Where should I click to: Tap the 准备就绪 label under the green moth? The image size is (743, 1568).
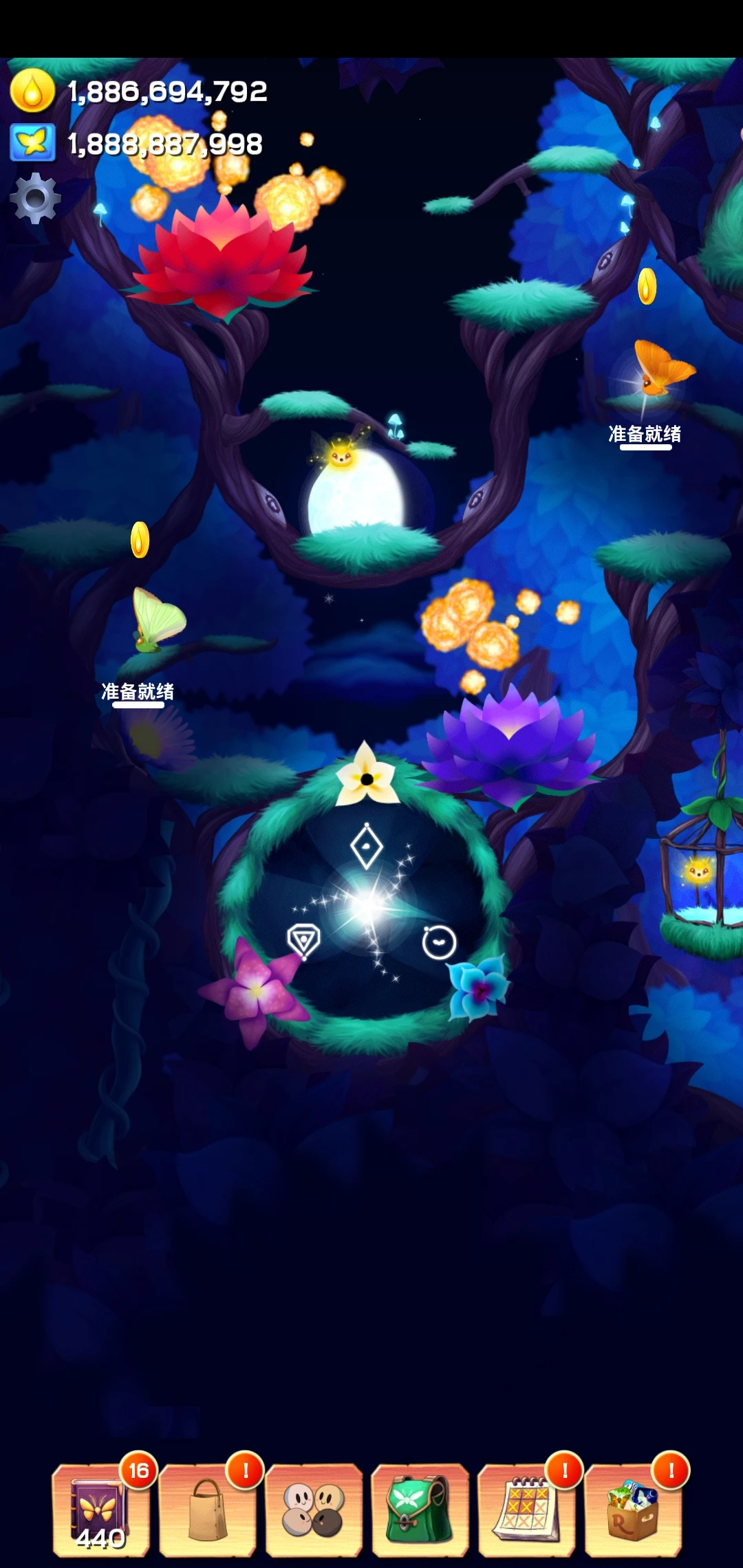pos(138,692)
